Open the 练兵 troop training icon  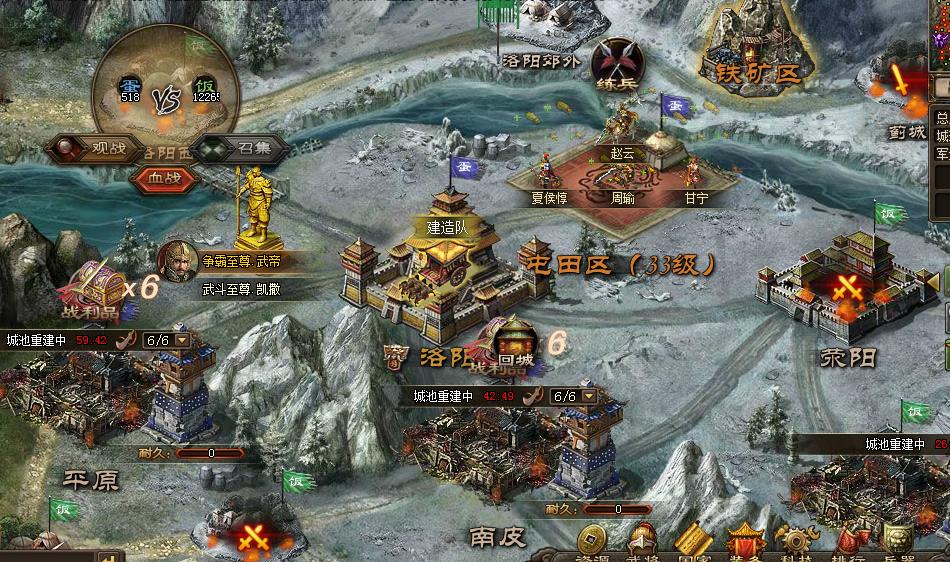tap(617, 61)
